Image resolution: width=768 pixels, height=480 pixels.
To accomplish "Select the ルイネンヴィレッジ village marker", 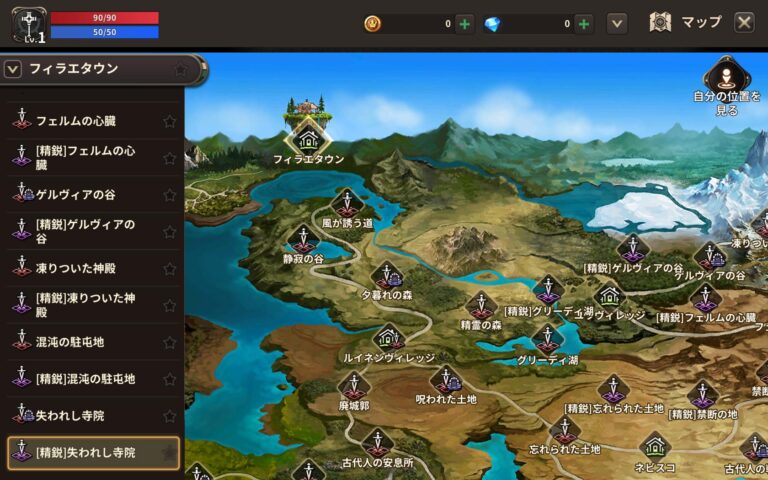I will [x=389, y=338].
